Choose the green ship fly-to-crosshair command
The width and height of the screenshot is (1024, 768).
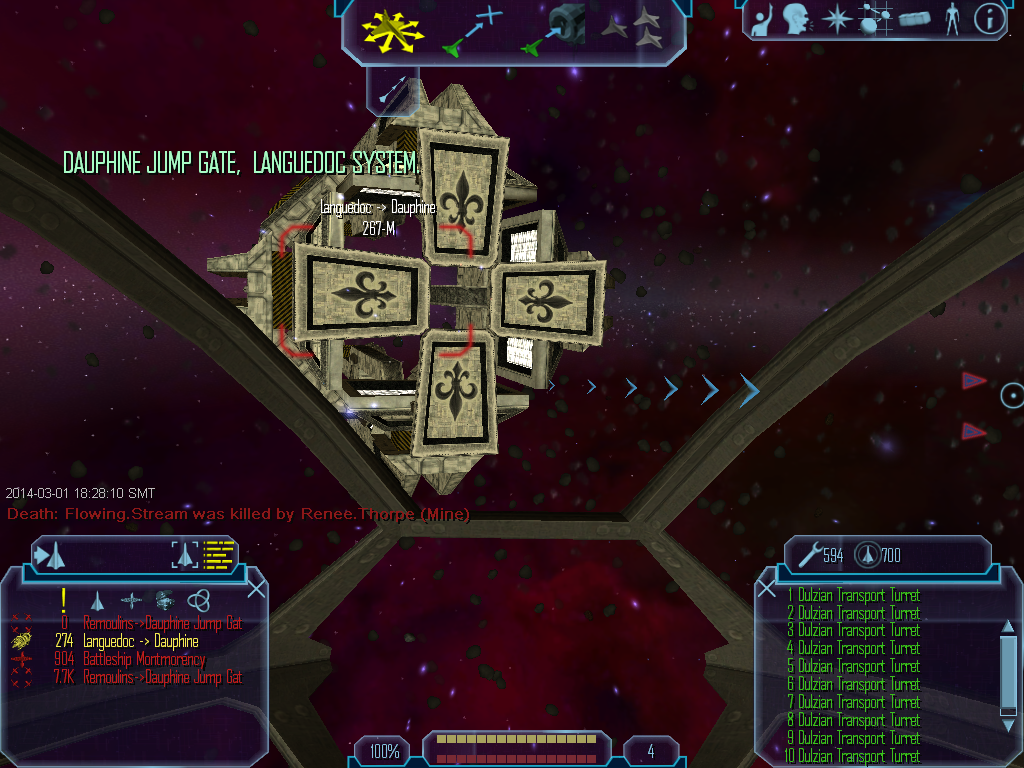[x=472, y=30]
